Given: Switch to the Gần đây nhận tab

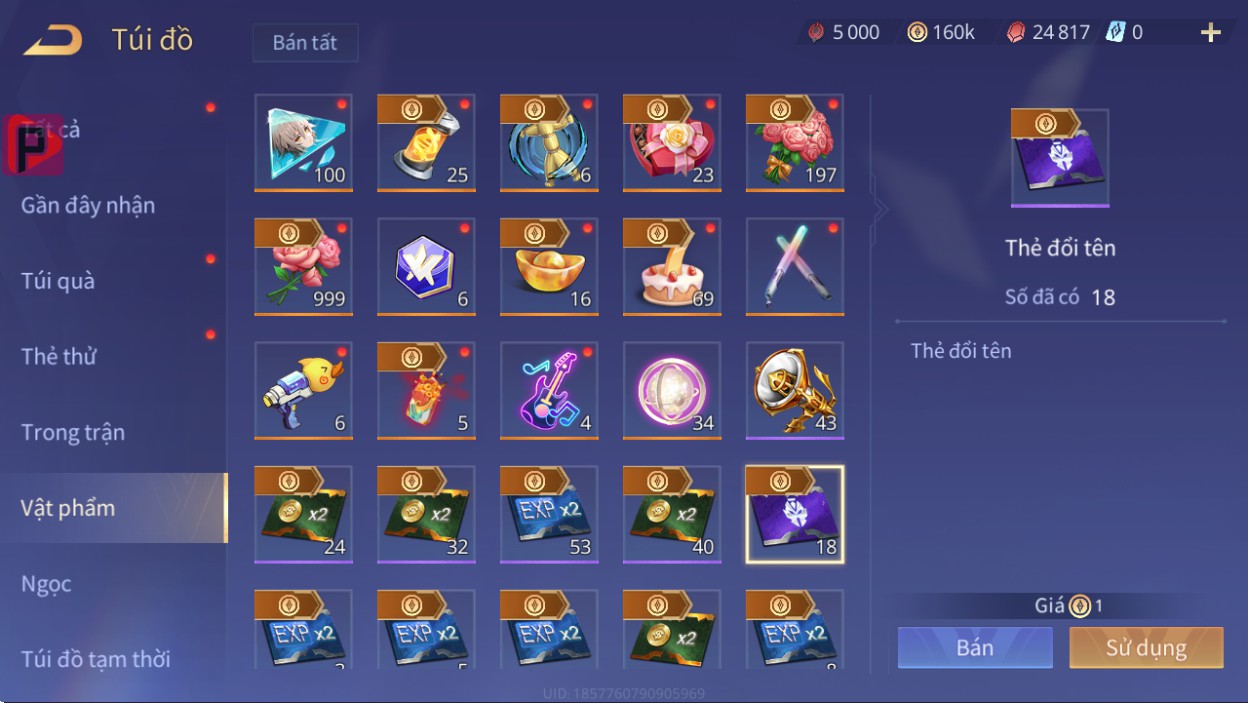Looking at the screenshot, I should point(88,205).
